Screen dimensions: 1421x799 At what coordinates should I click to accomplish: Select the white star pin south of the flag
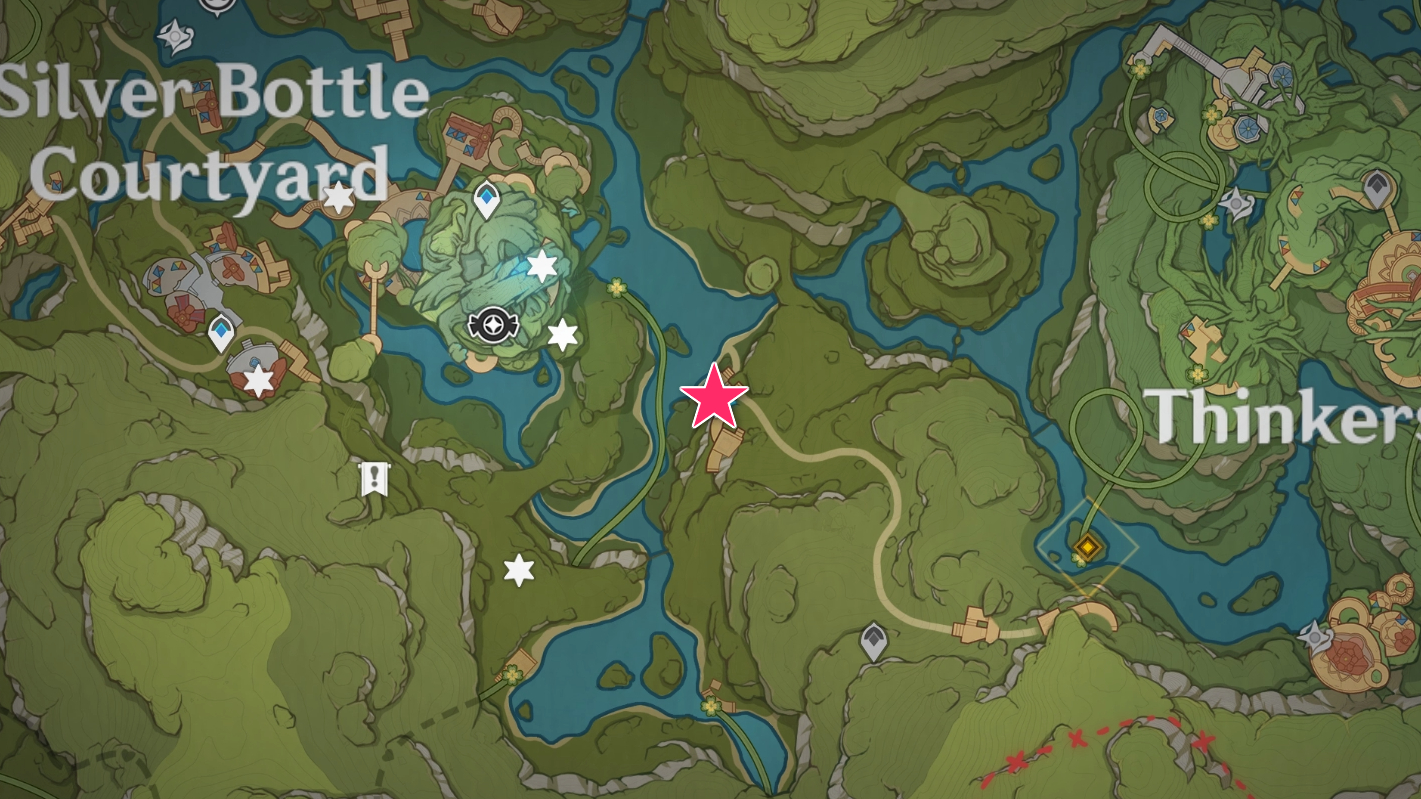pyautogui.click(x=517, y=571)
